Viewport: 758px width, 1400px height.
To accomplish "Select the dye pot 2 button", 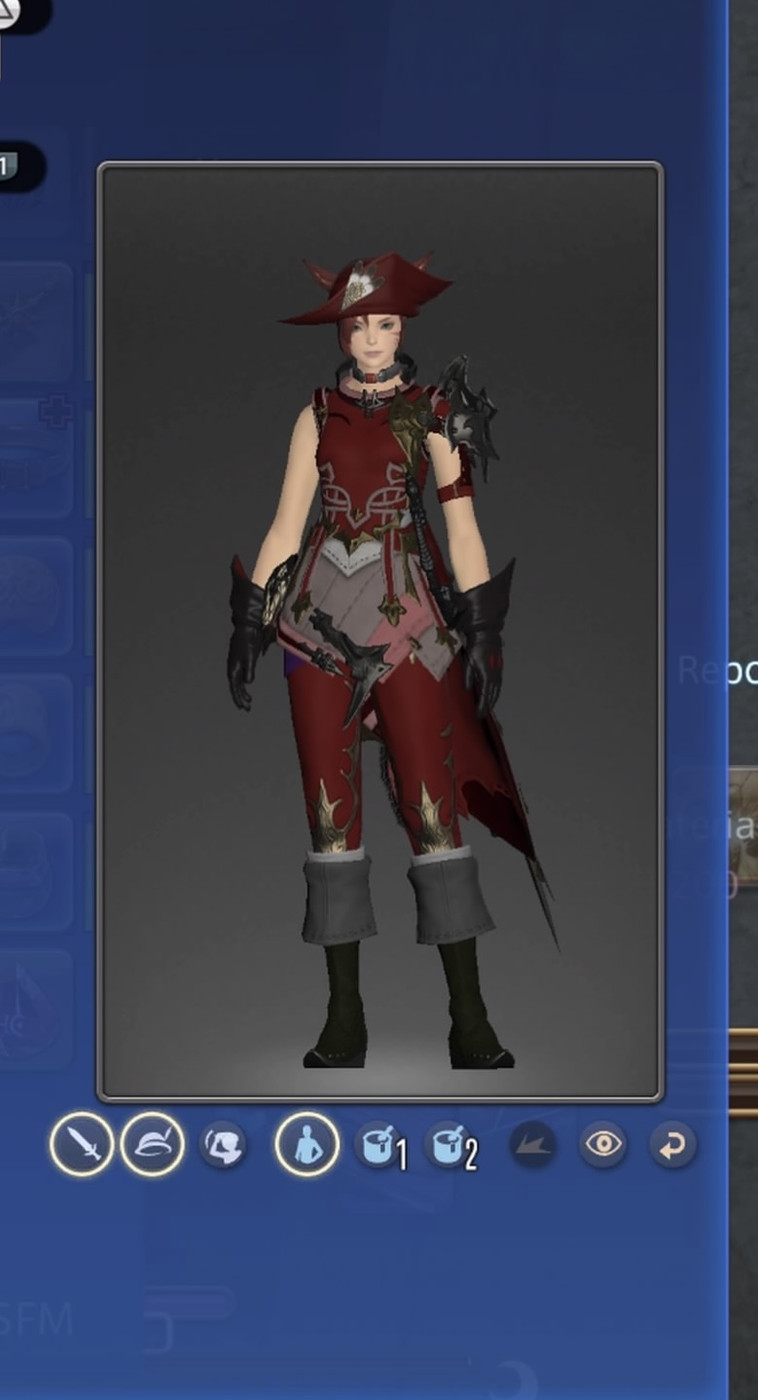I will (450, 1145).
